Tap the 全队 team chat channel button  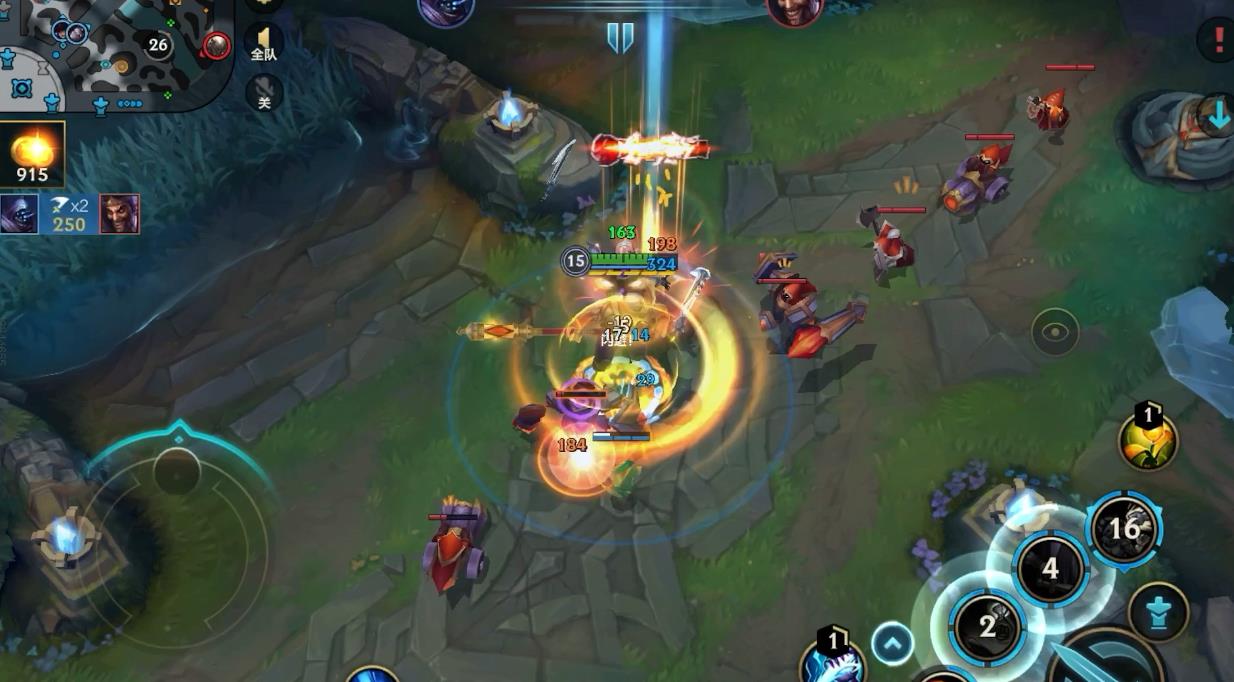pyautogui.click(x=264, y=42)
